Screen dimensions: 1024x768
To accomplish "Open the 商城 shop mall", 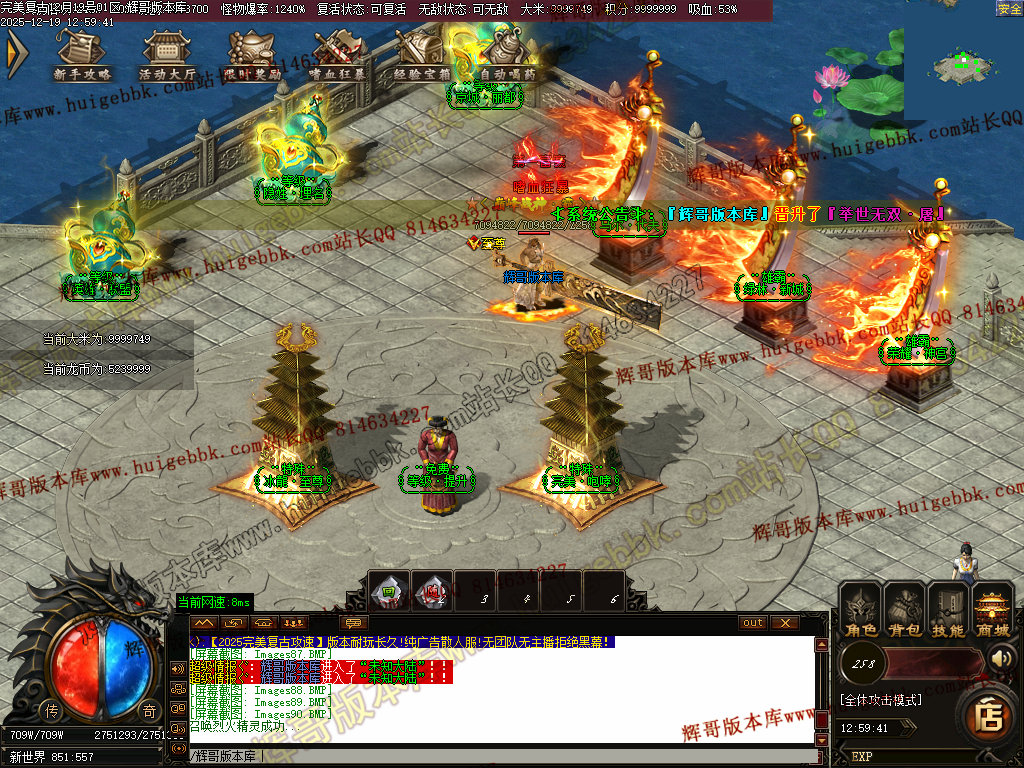I will [992, 610].
